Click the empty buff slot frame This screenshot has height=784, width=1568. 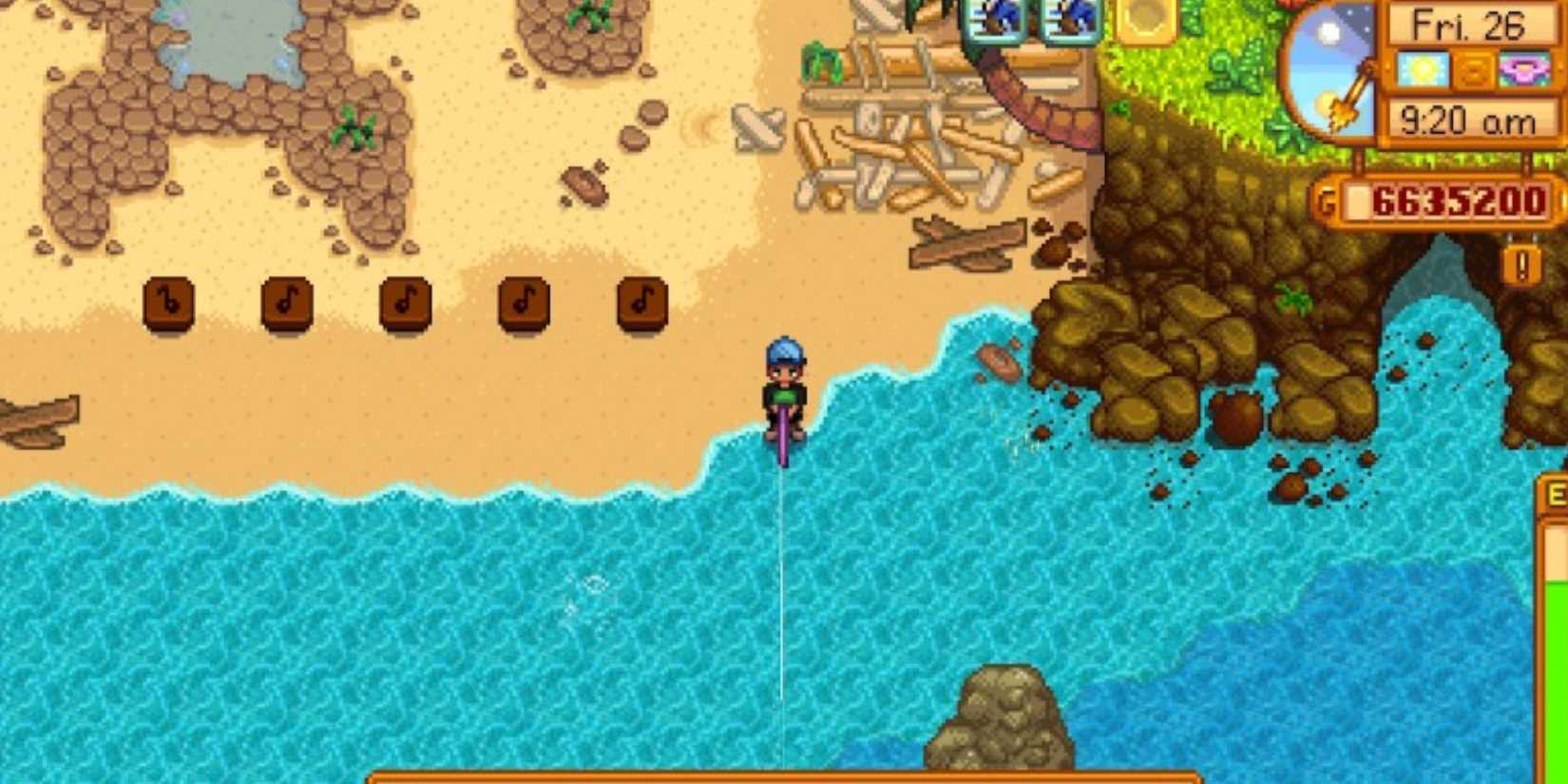tap(1143, 19)
